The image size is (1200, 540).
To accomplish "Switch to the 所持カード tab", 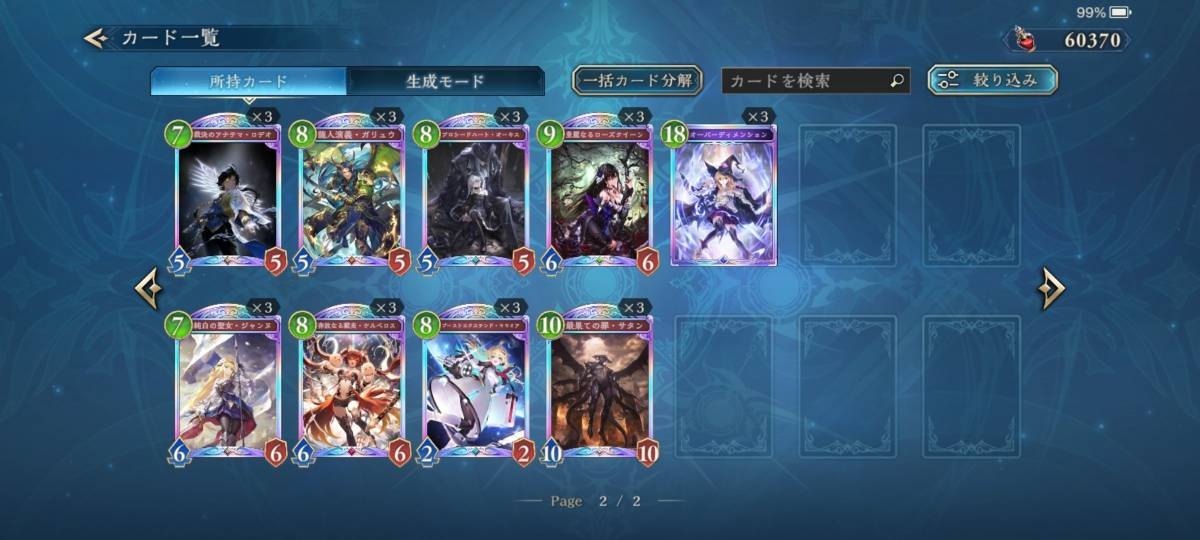I will [x=249, y=81].
